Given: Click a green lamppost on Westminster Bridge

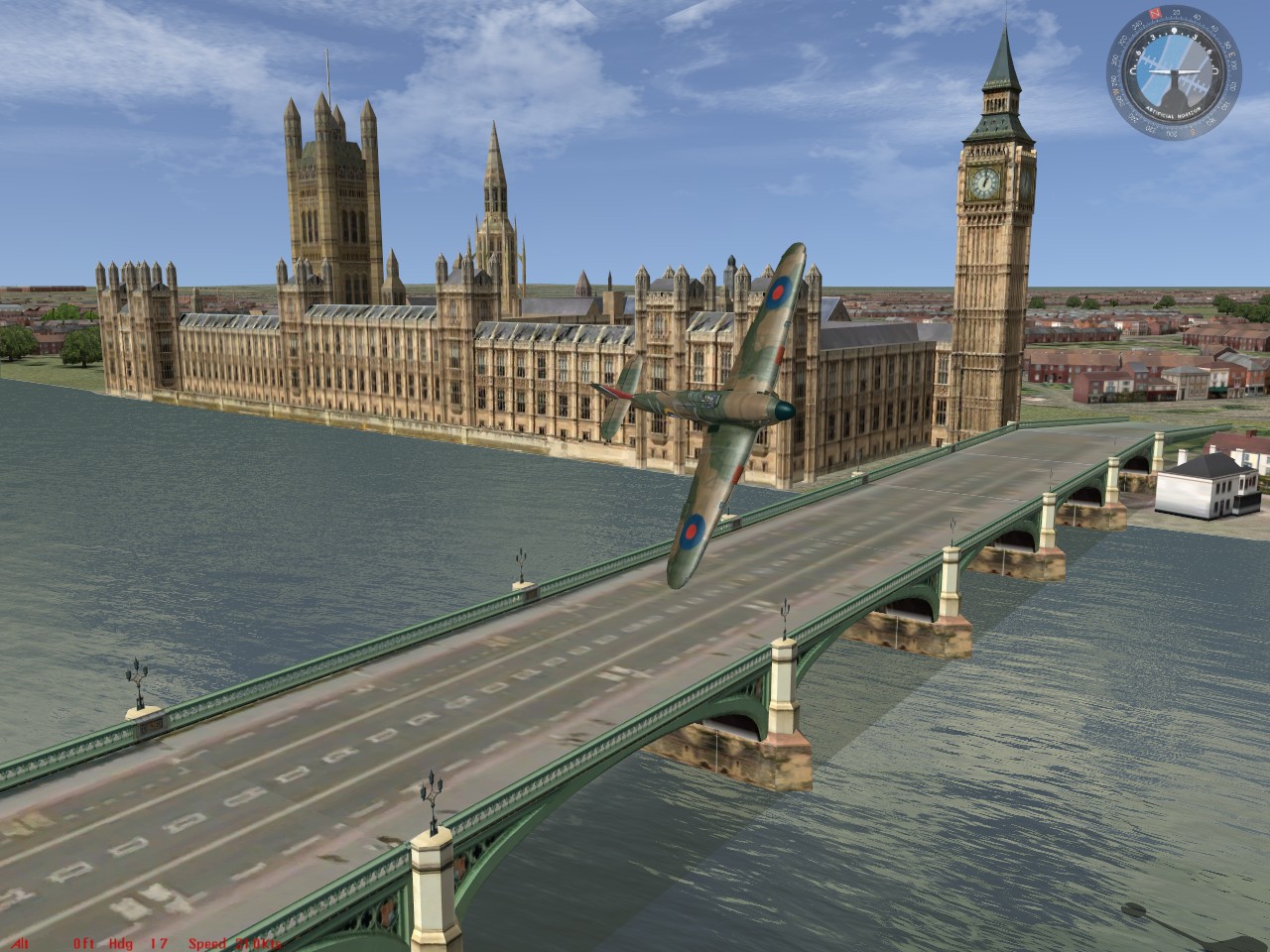Looking at the screenshot, I should click(431, 793).
